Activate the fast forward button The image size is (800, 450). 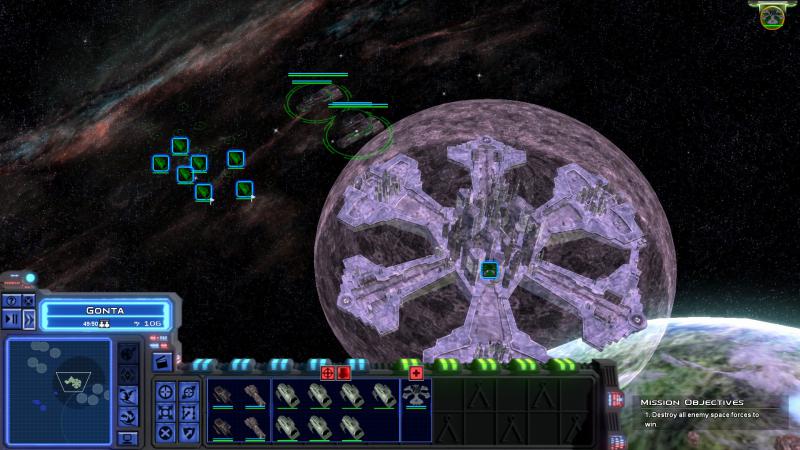coord(28,318)
